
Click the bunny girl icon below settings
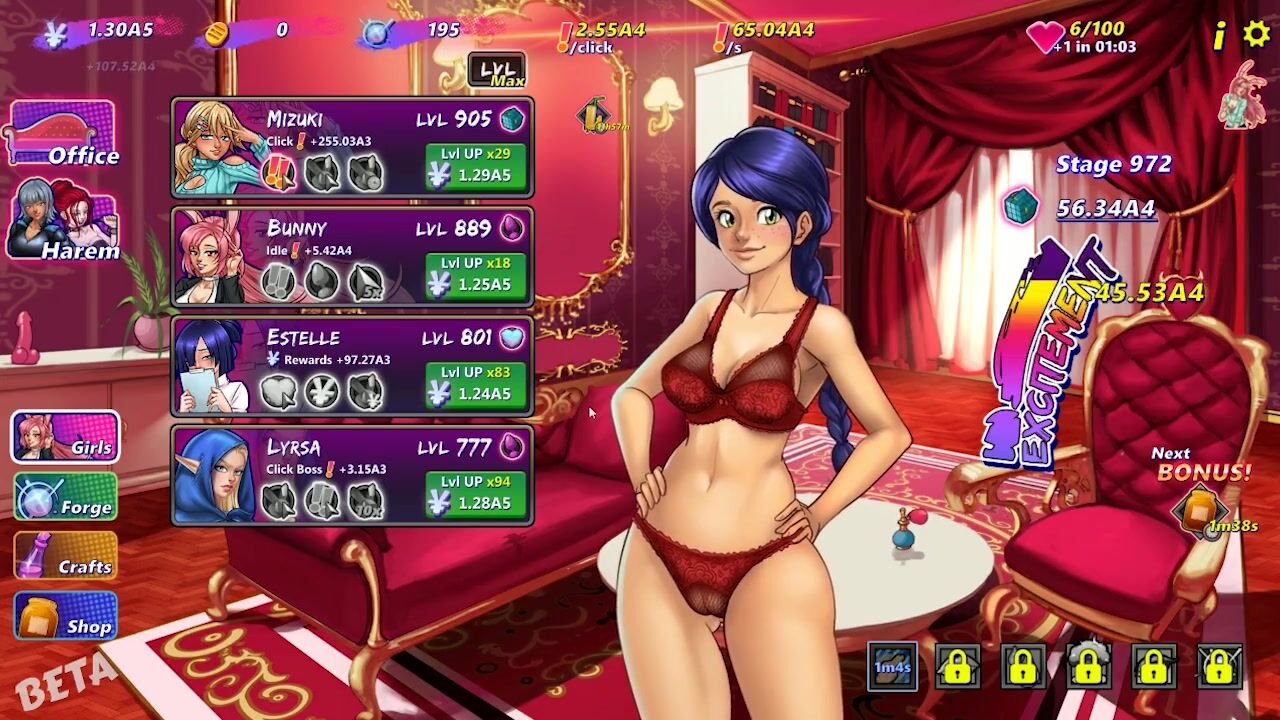click(x=1242, y=95)
